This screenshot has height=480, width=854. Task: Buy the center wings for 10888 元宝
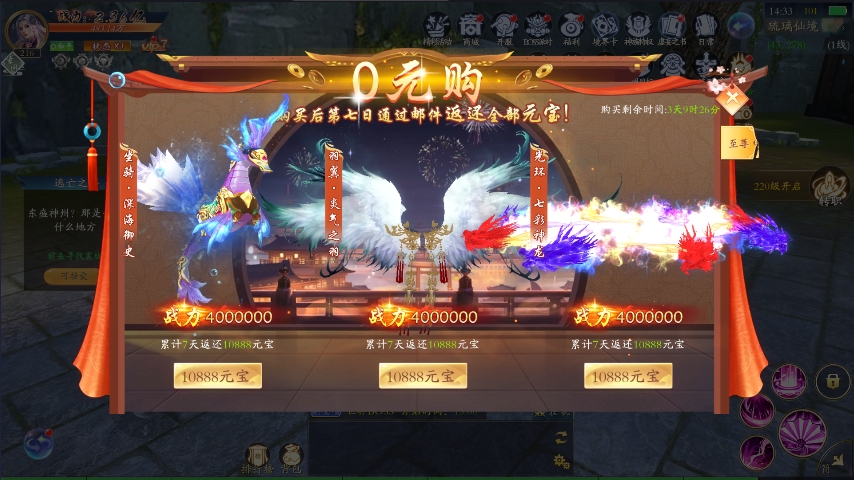click(422, 376)
